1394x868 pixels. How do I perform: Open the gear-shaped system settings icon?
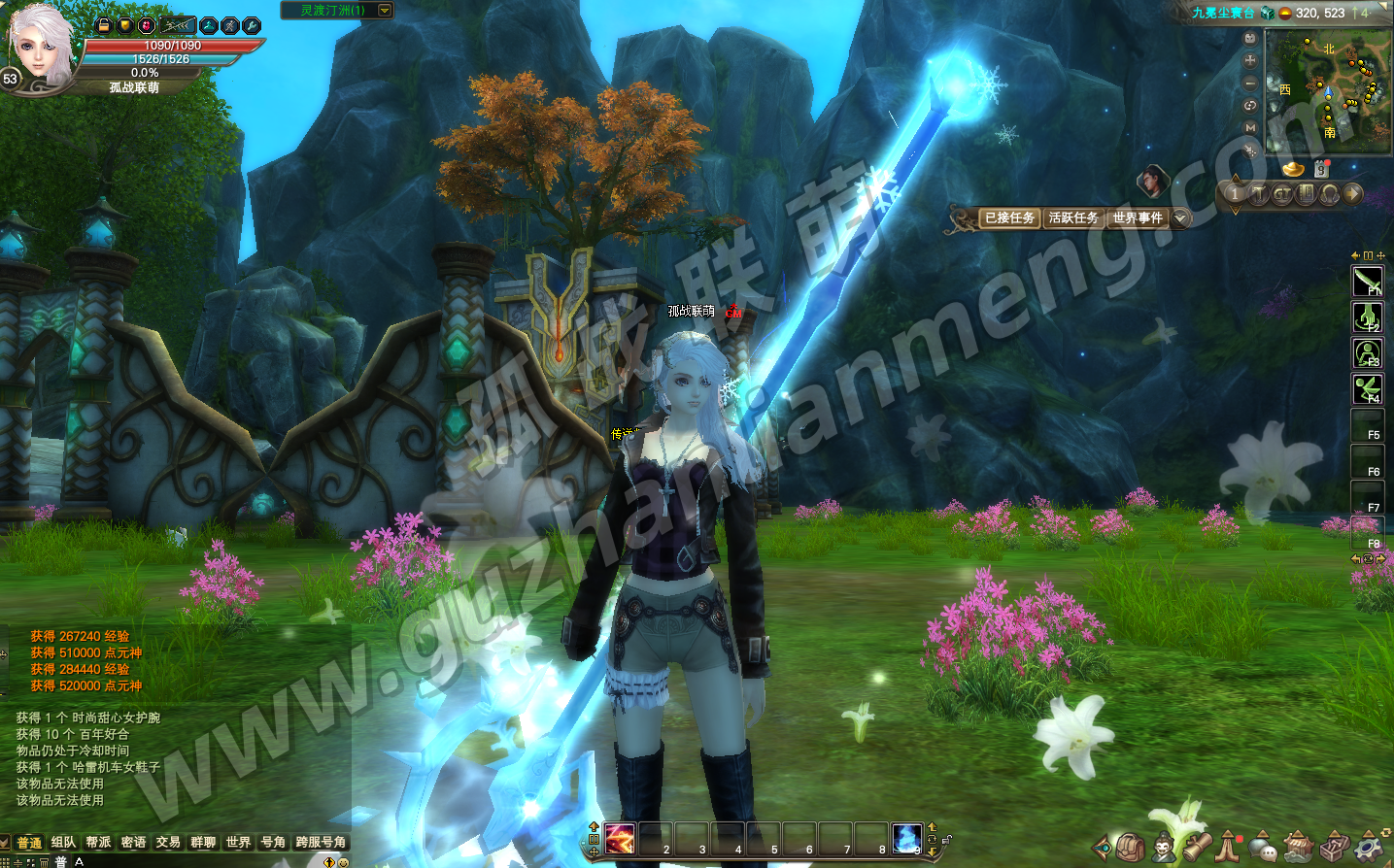pyautogui.click(x=1370, y=847)
